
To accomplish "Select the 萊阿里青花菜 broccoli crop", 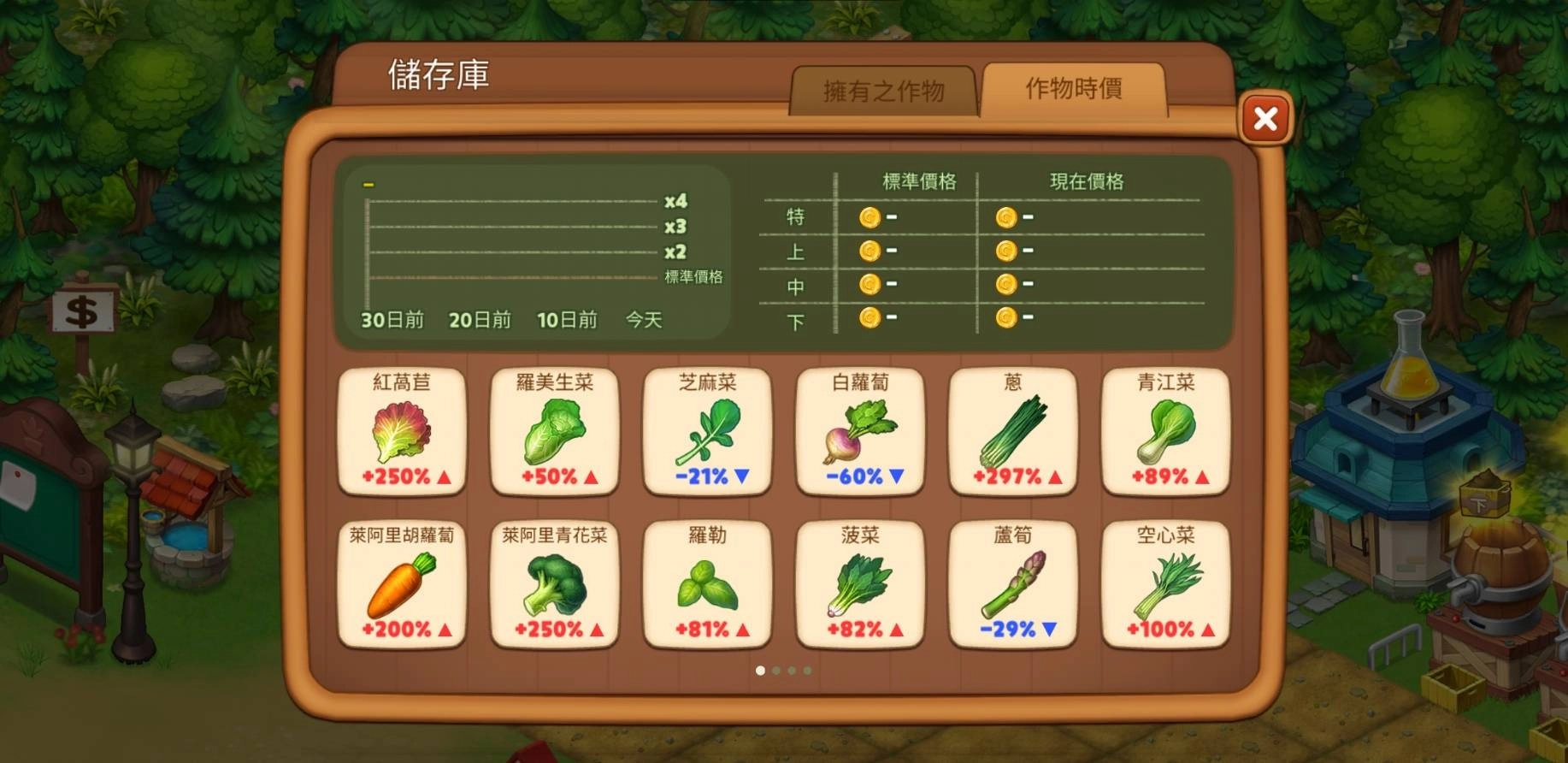I will click(x=554, y=586).
